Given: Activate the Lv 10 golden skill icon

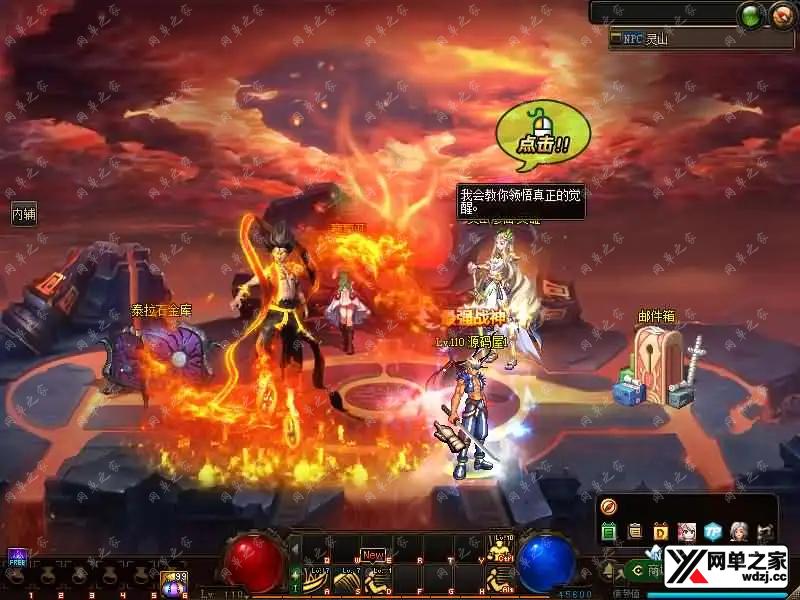Looking at the screenshot, I should pyautogui.click(x=499, y=548).
